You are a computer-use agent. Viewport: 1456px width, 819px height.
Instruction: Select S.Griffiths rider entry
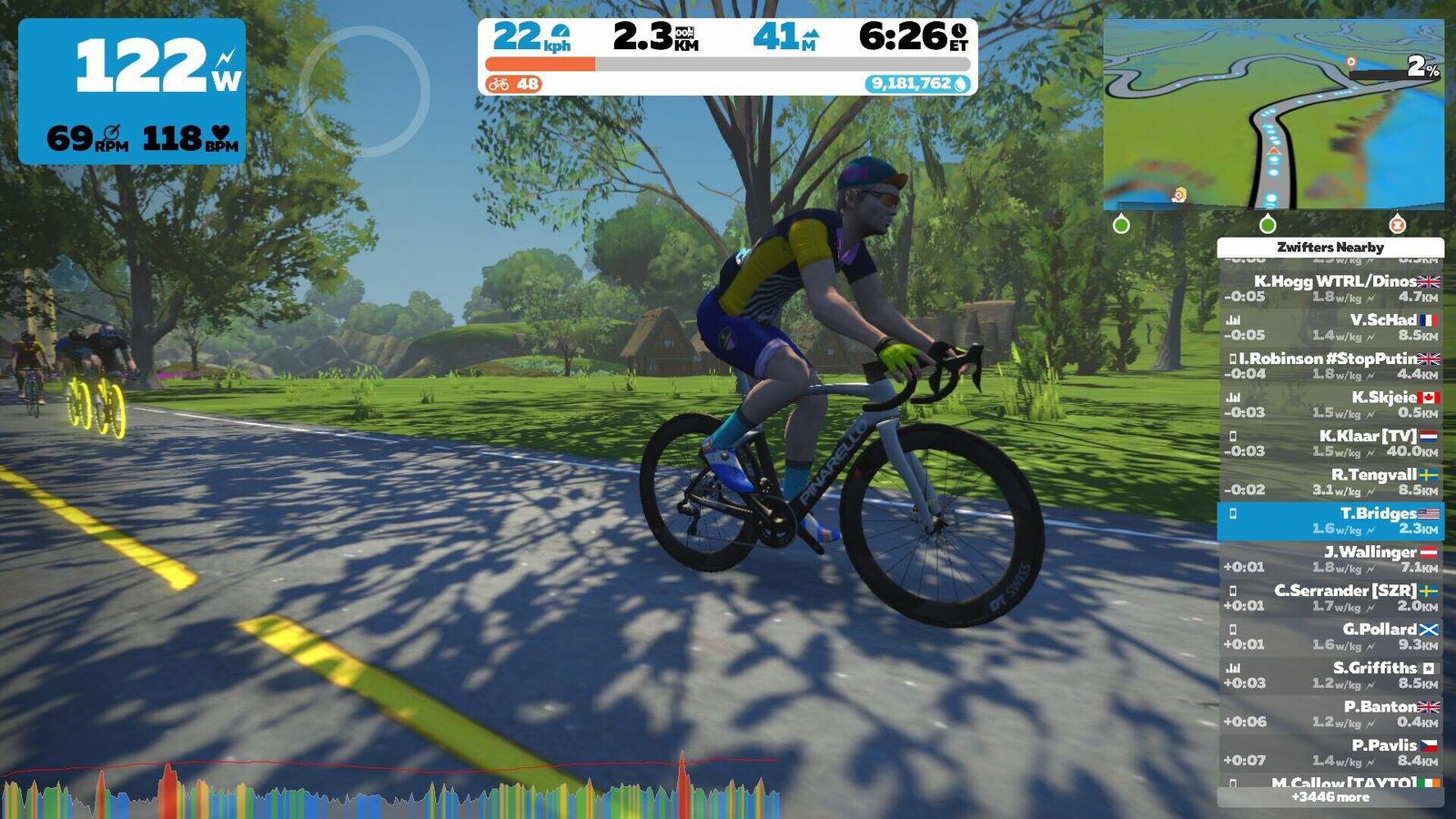click(x=1330, y=675)
